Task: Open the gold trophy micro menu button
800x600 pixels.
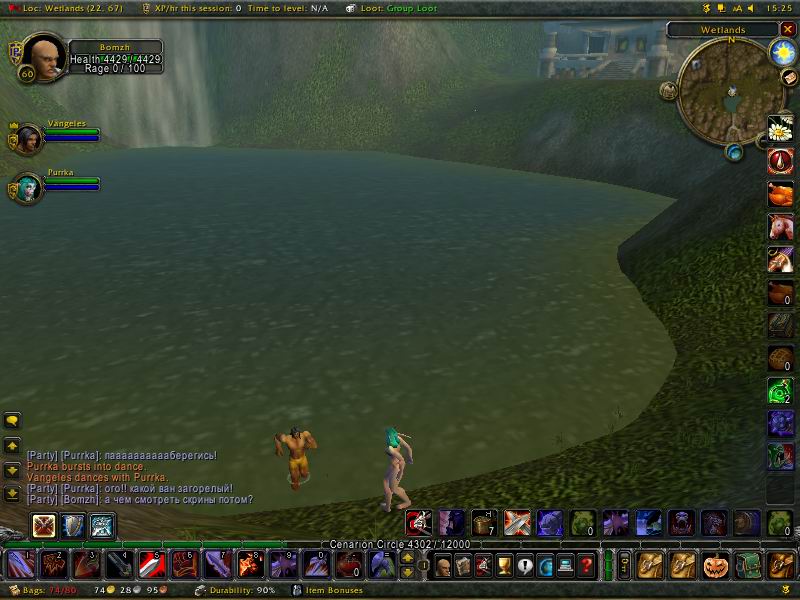Action: click(504, 565)
